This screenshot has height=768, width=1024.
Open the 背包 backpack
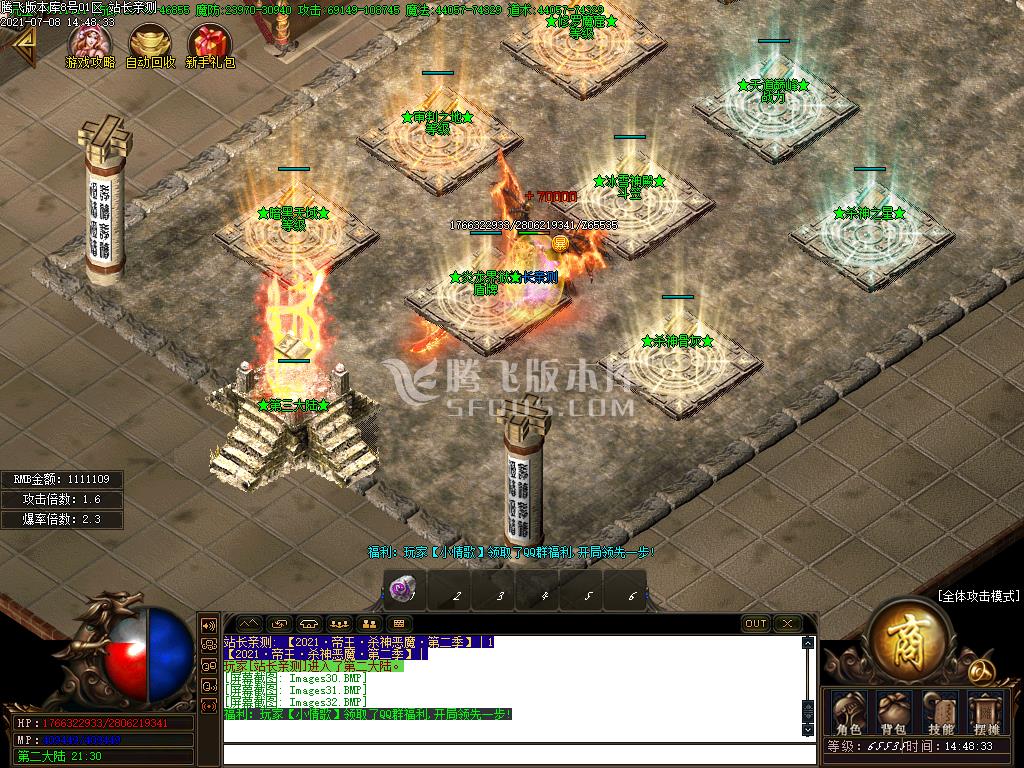[x=893, y=713]
